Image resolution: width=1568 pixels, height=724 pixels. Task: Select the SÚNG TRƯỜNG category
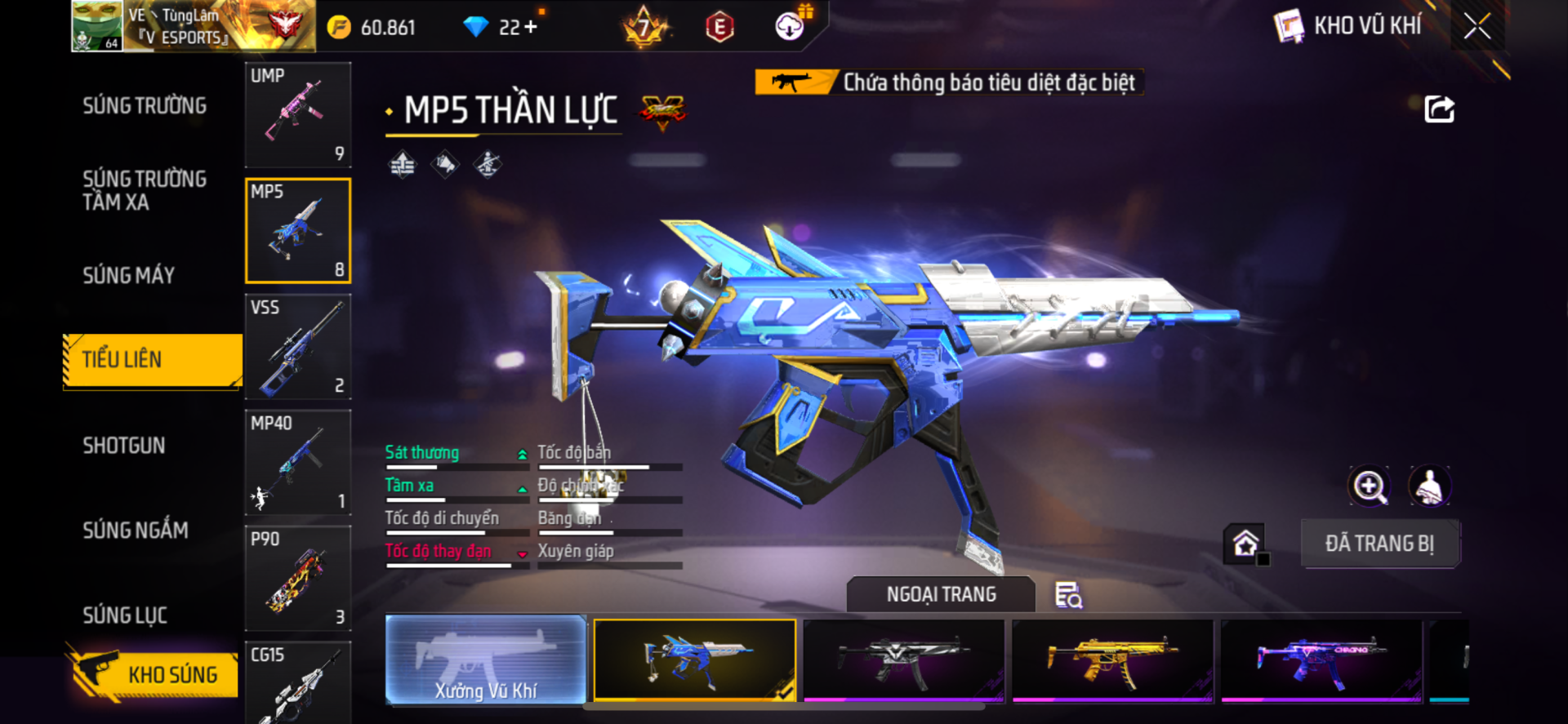[x=145, y=106]
